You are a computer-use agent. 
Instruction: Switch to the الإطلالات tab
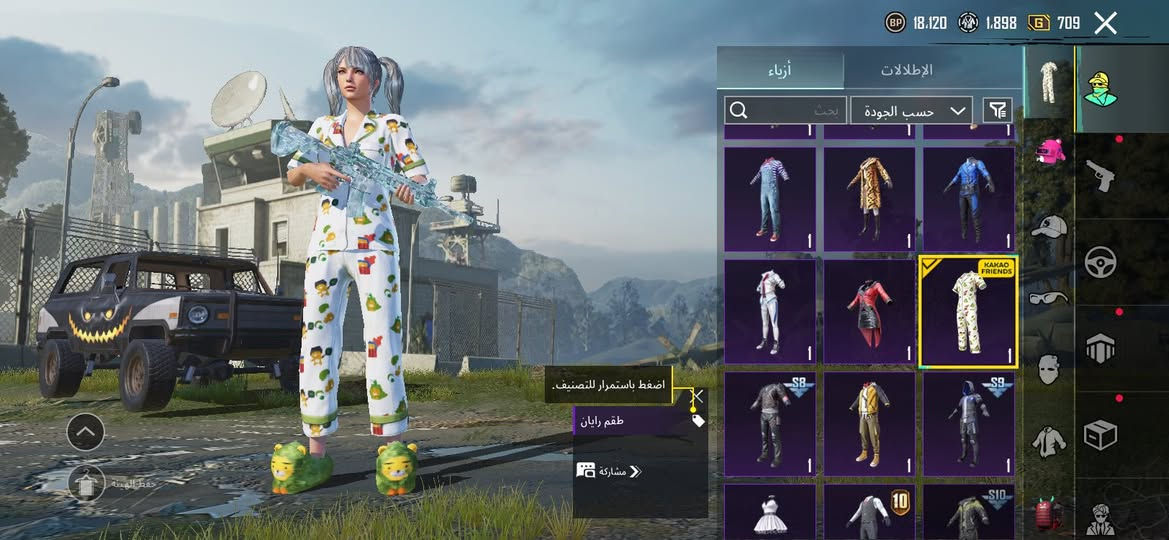tap(906, 70)
